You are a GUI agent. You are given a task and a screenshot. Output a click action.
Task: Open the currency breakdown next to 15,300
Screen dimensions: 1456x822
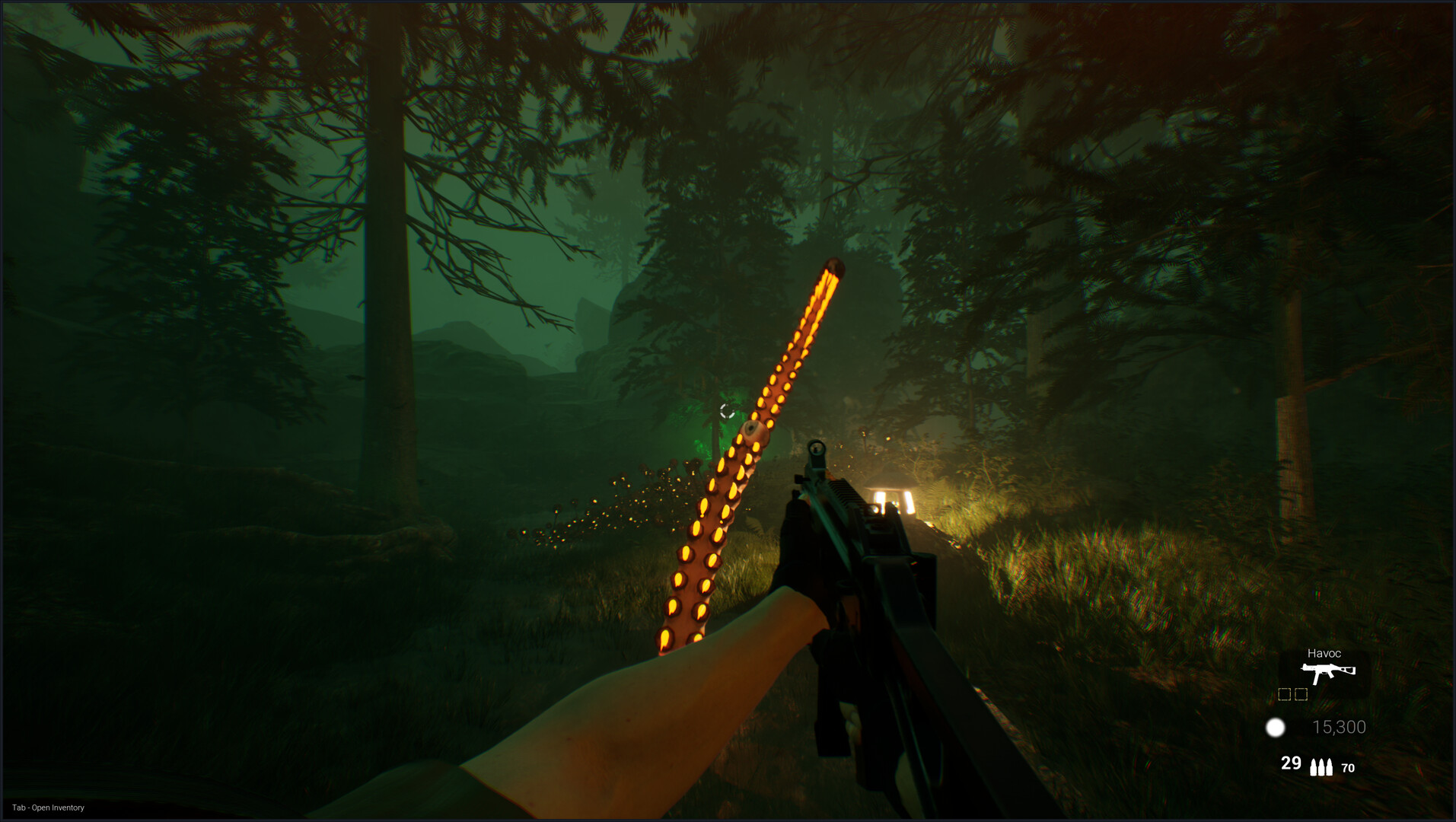(1340, 726)
